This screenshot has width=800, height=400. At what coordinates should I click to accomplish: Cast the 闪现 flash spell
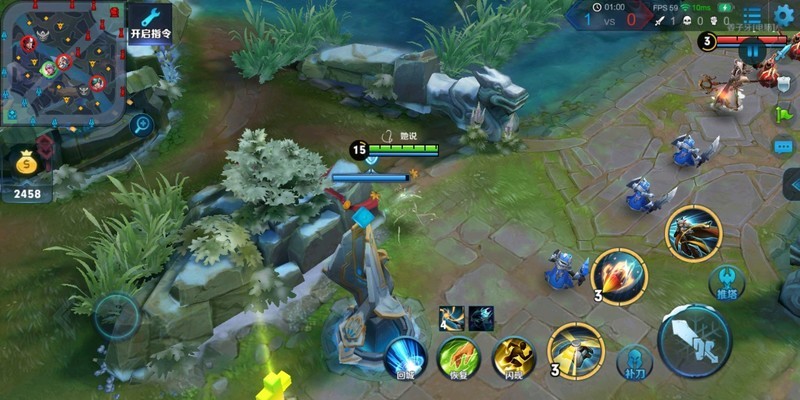(513, 357)
